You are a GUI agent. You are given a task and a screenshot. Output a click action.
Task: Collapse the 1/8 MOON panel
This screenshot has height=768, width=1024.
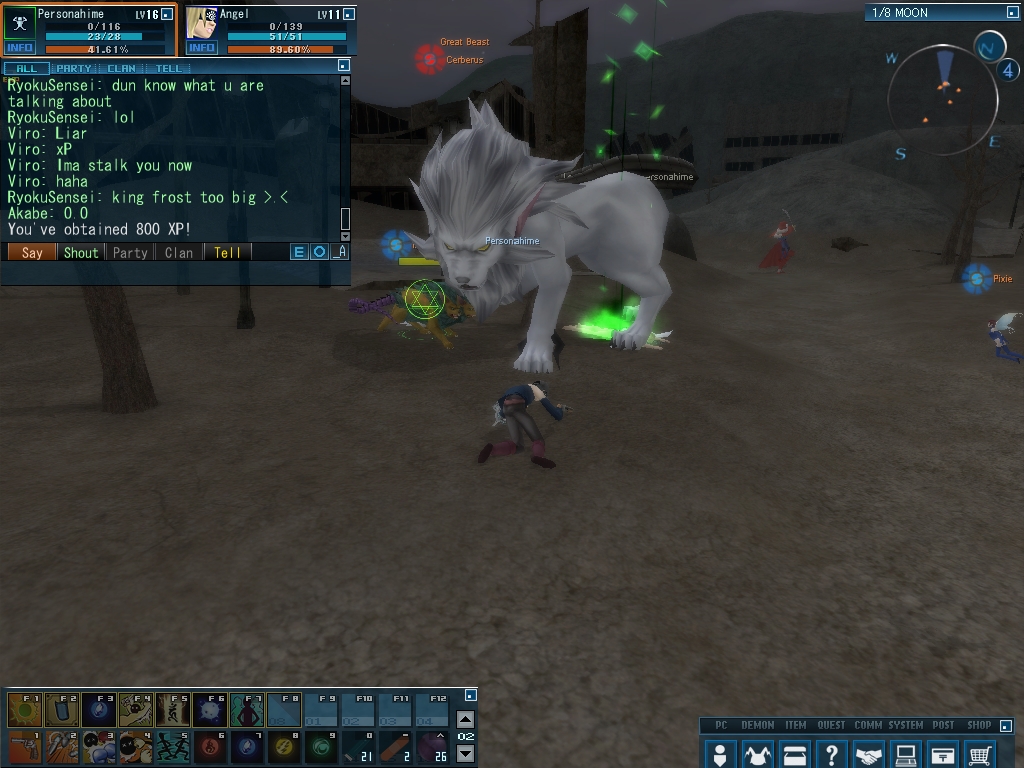click(1011, 13)
